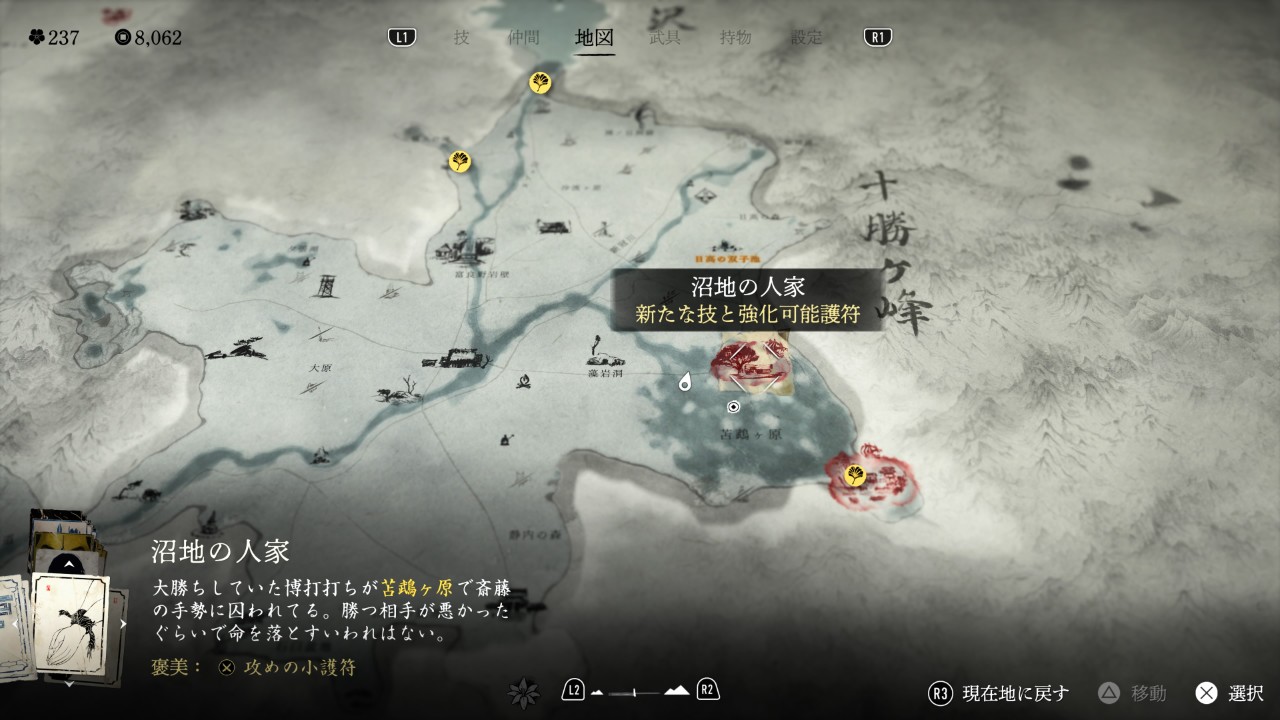Select the highlighted 沼地の人家 quest marker
This screenshot has height=720, width=1280.
(751, 368)
